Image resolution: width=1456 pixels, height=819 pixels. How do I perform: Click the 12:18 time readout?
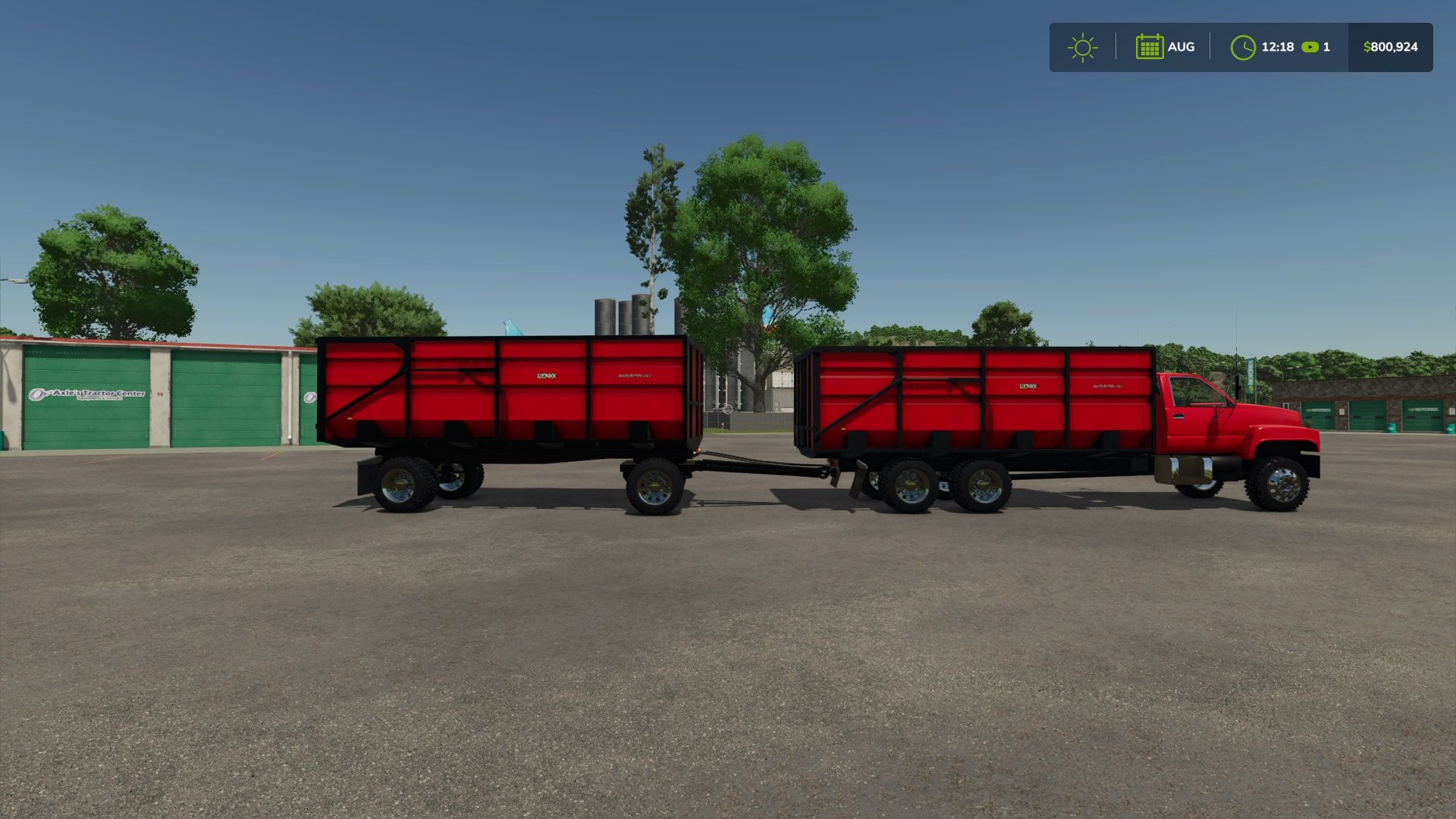[x=1277, y=47]
